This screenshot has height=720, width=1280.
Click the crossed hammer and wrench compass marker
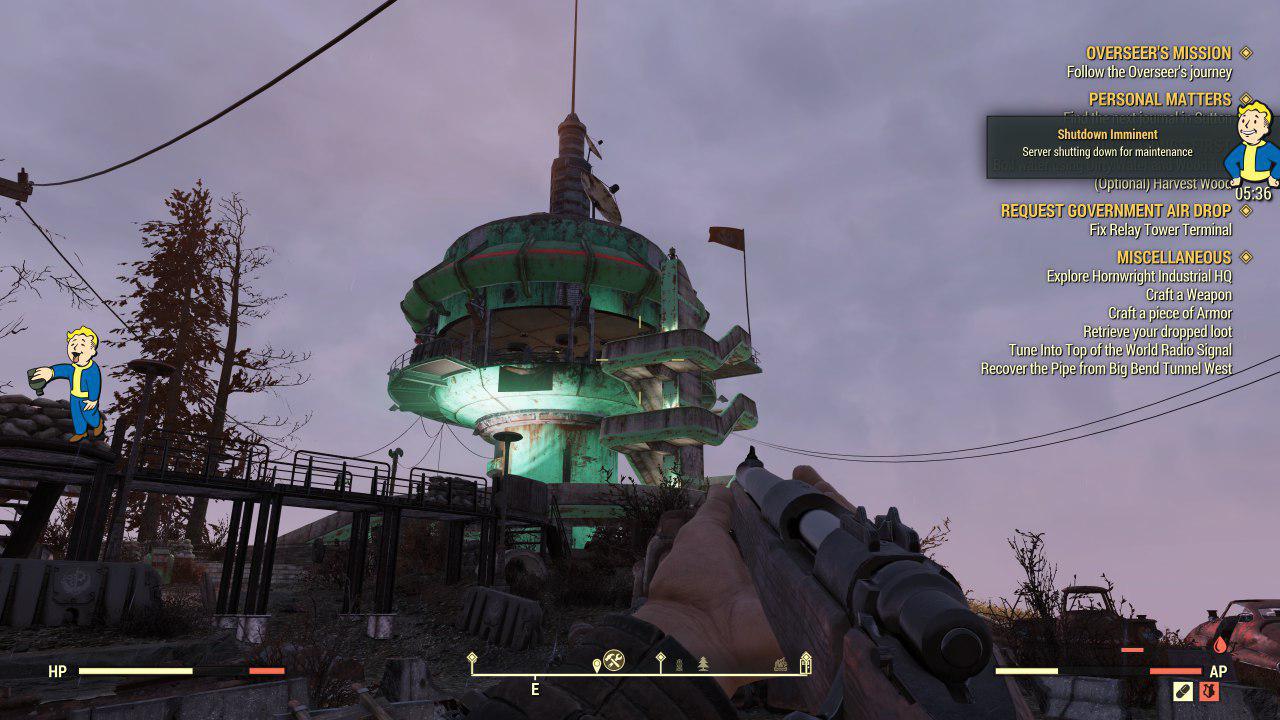point(614,661)
